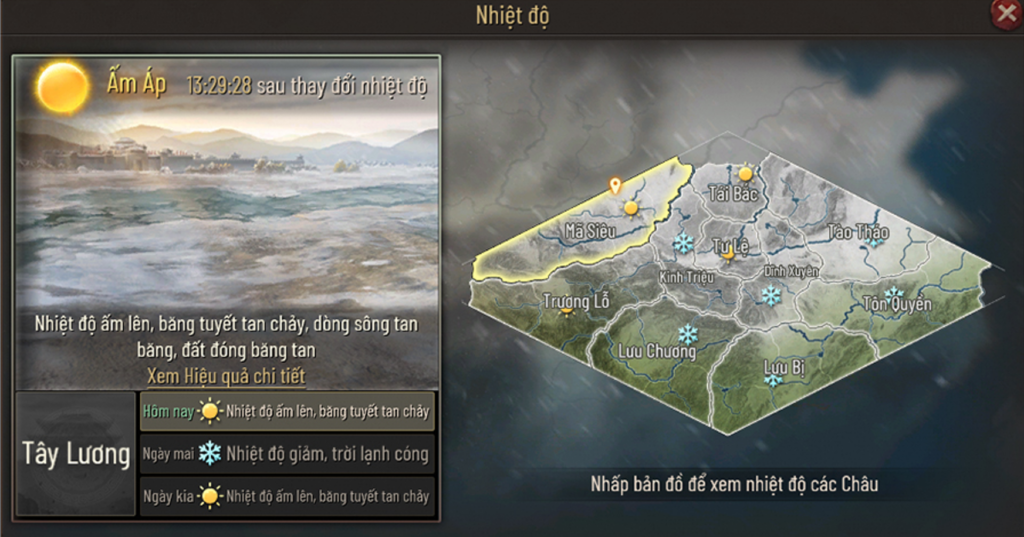Select the Lưu Chương region on map
This screenshot has height=537, width=1024.
(x=657, y=351)
